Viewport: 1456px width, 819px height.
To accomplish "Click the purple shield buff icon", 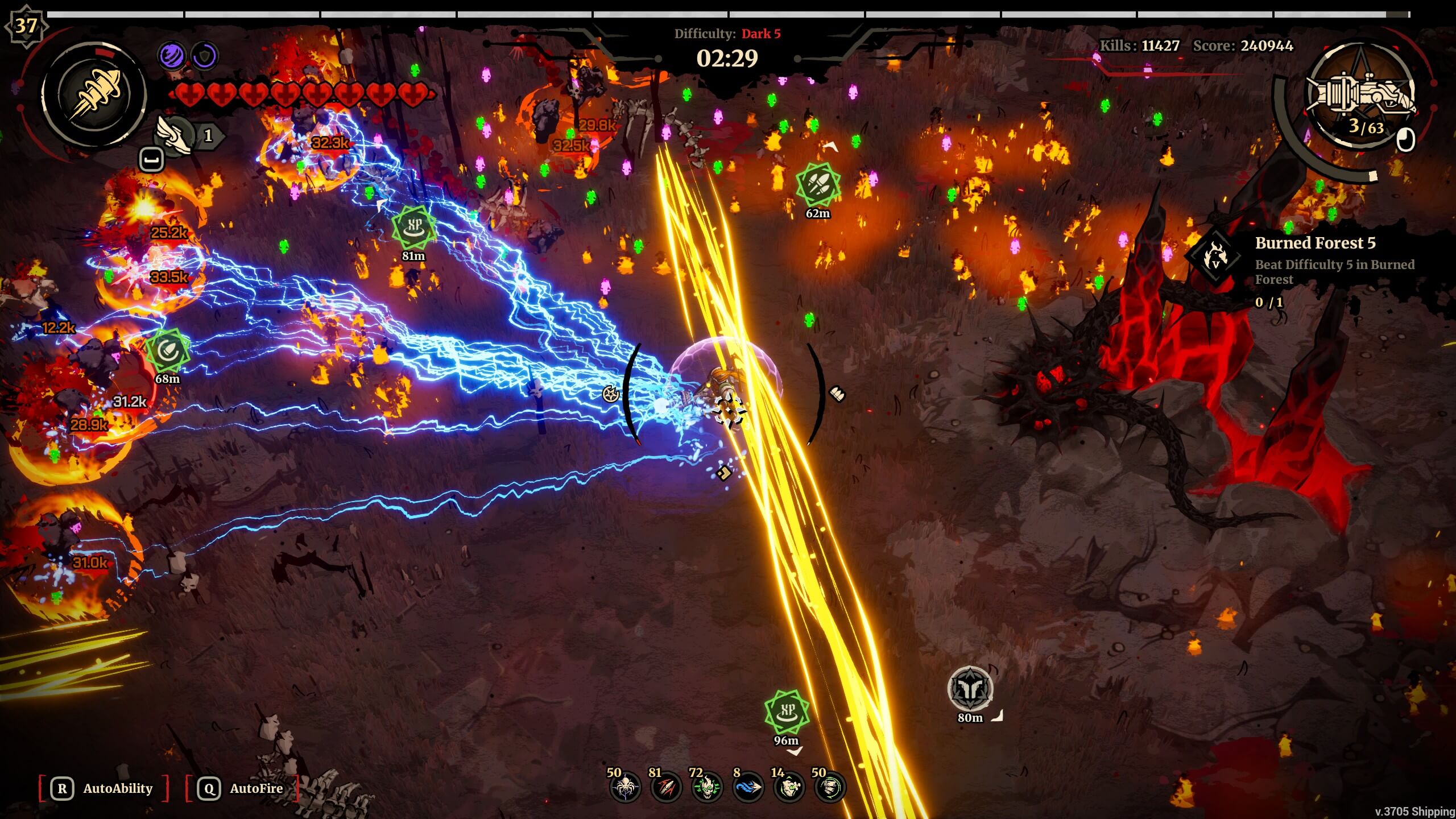I will pyautogui.click(x=206, y=55).
